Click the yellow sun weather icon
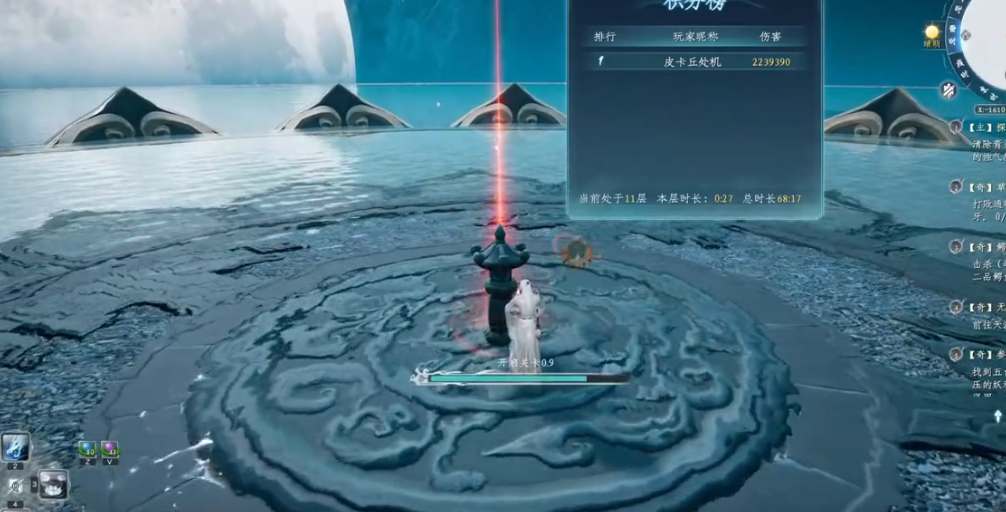 click(x=932, y=32)
